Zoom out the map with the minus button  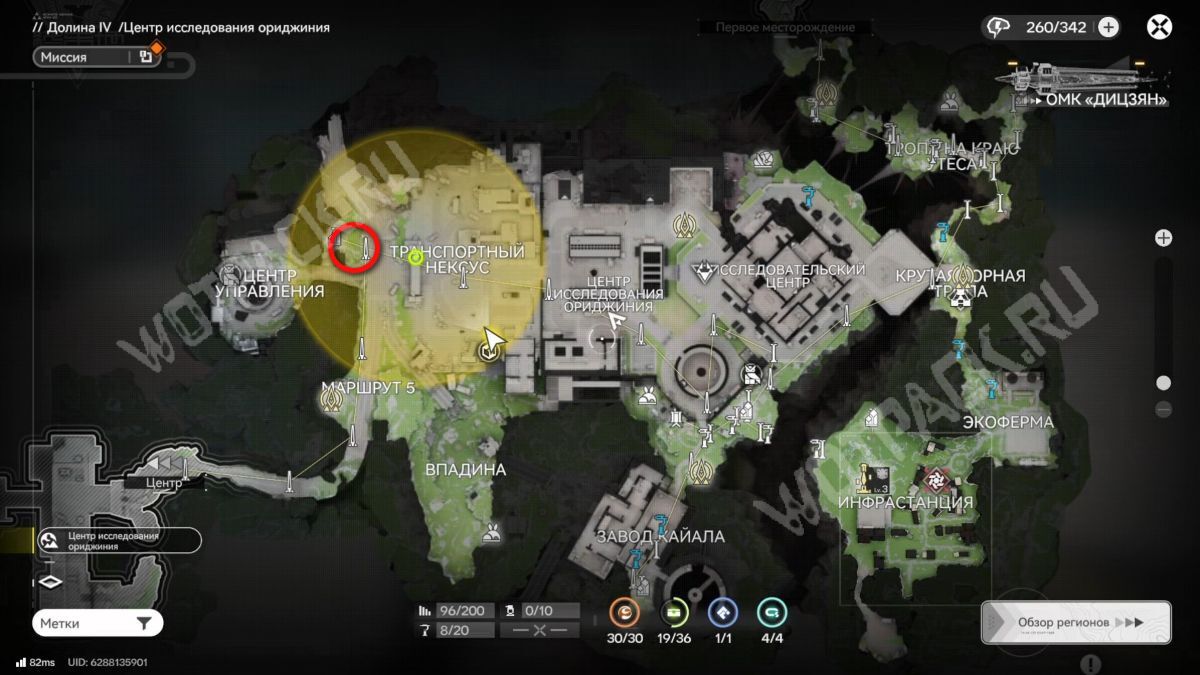(x=1163, y=409)
